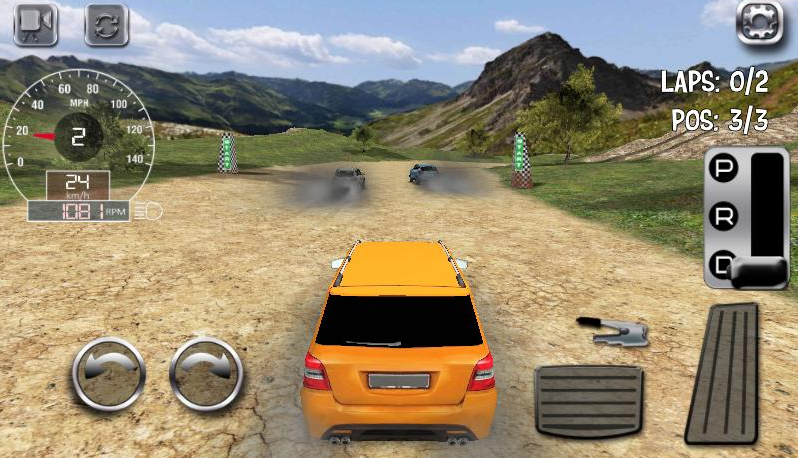Toggle the headlights icon beside RPM display
Image resolution: width=798 pixels, height=458 pixels.
tap(151, 211)
